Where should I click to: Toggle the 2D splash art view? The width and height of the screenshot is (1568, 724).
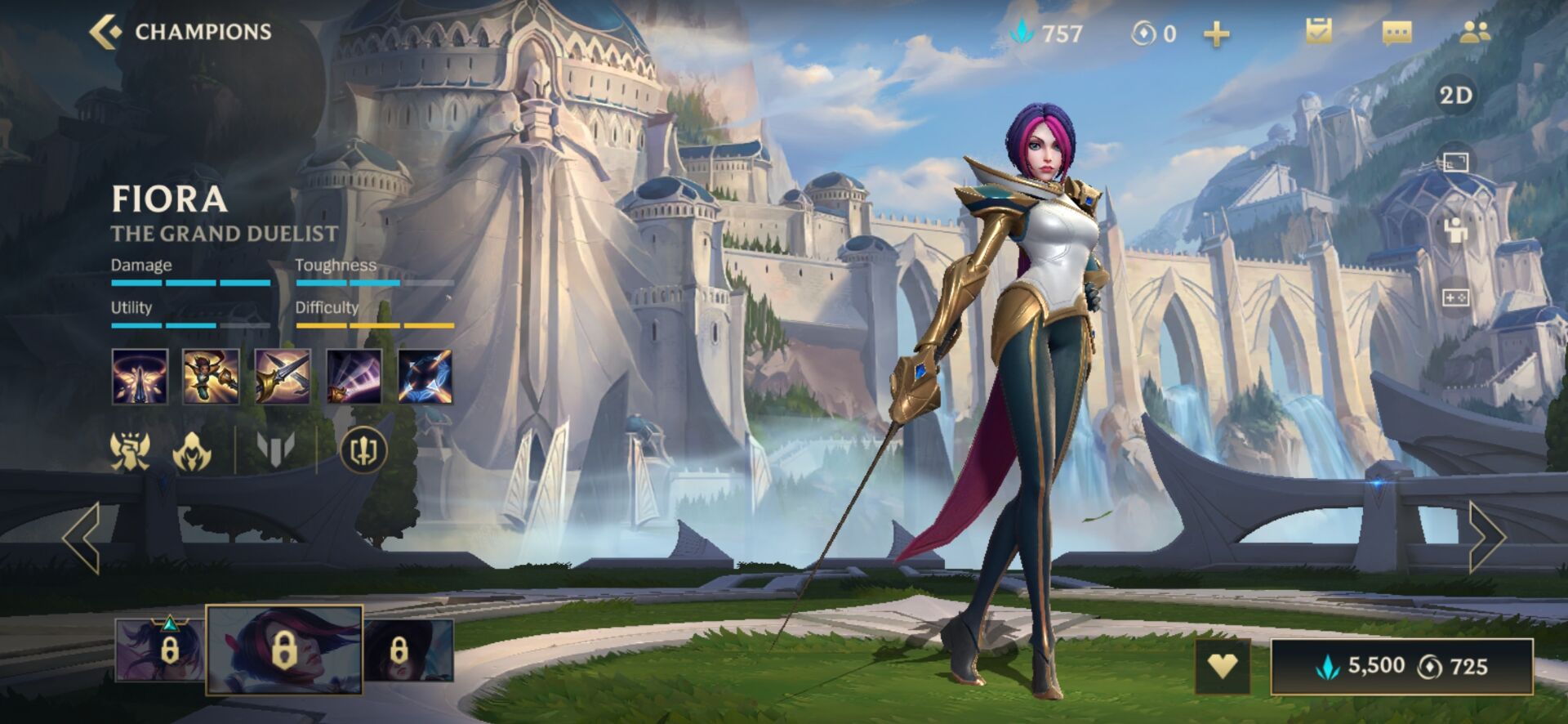tap(1455, 96)
